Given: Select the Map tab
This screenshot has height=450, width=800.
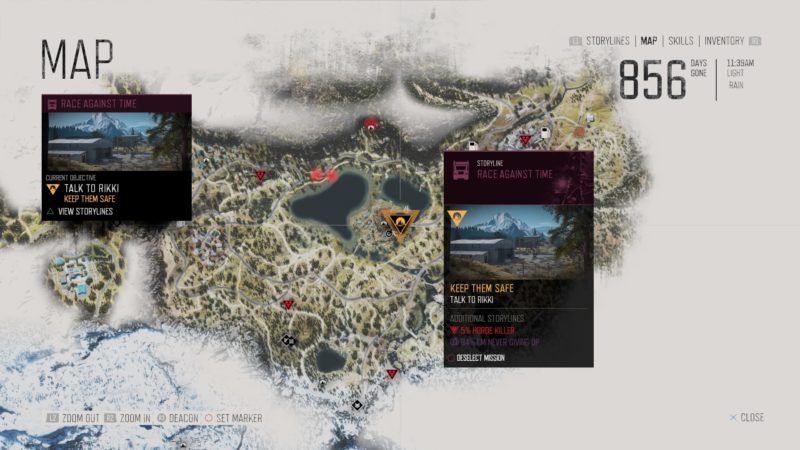Looking at the screenshot, I should 649,41.
